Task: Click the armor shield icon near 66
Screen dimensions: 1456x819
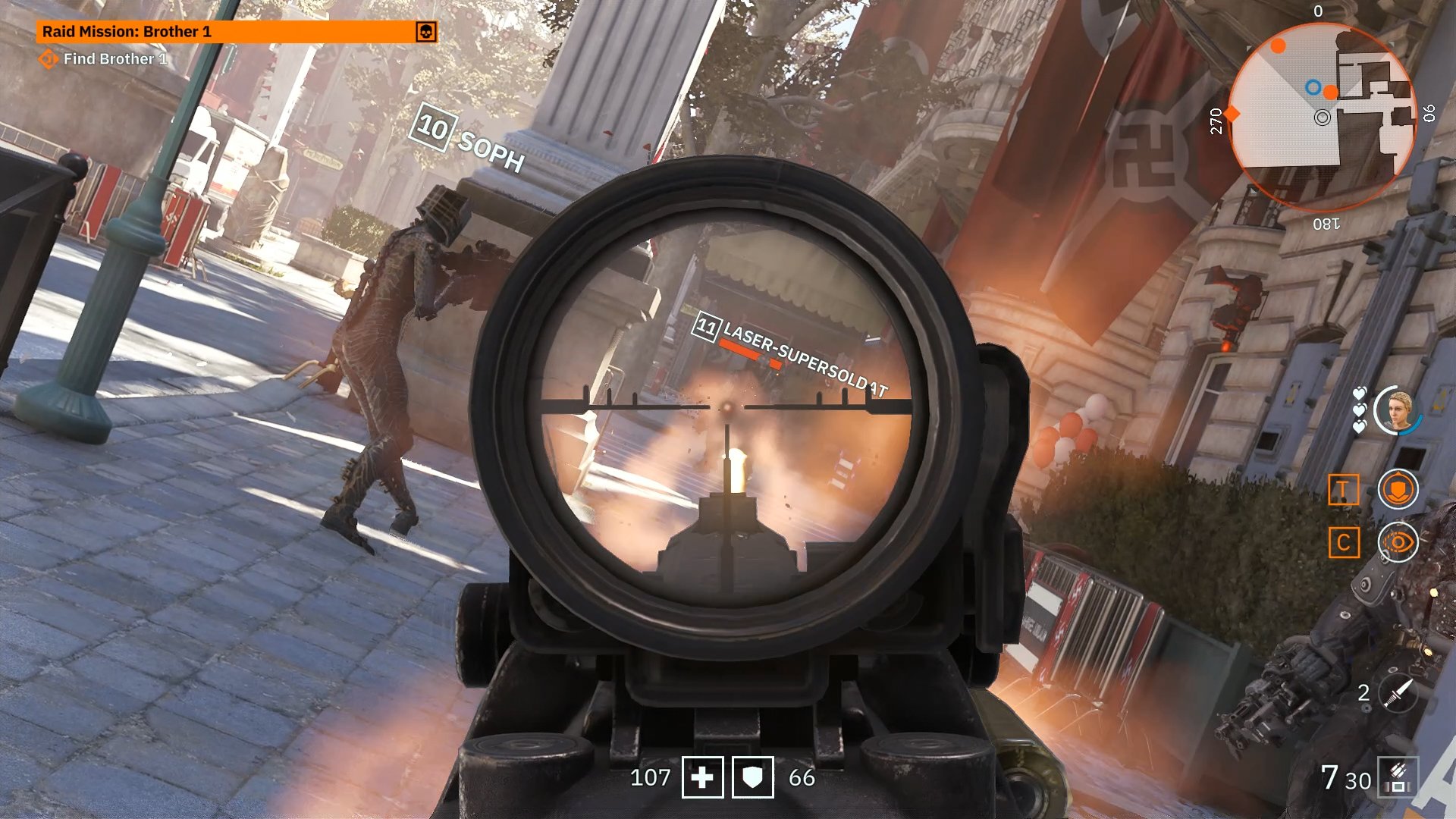Action: coord(752,777)
